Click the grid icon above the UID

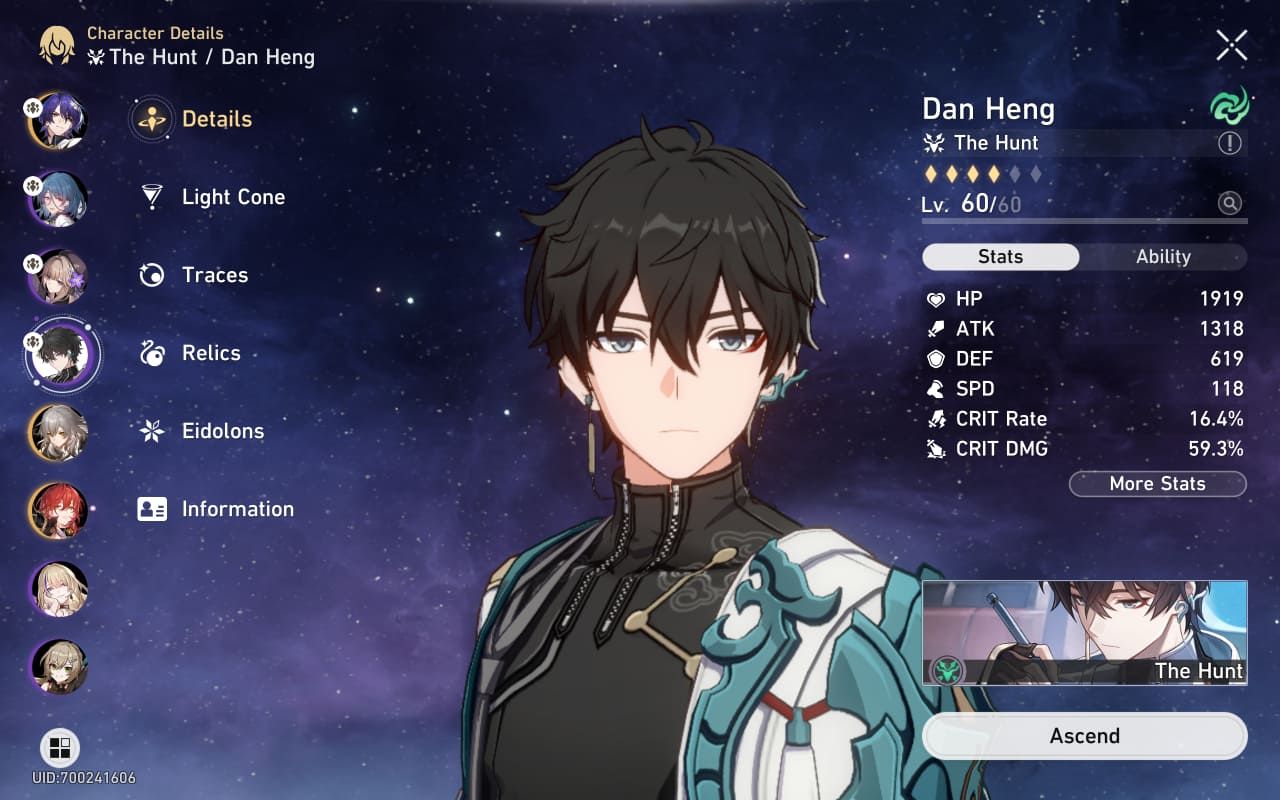pos(61,748)
